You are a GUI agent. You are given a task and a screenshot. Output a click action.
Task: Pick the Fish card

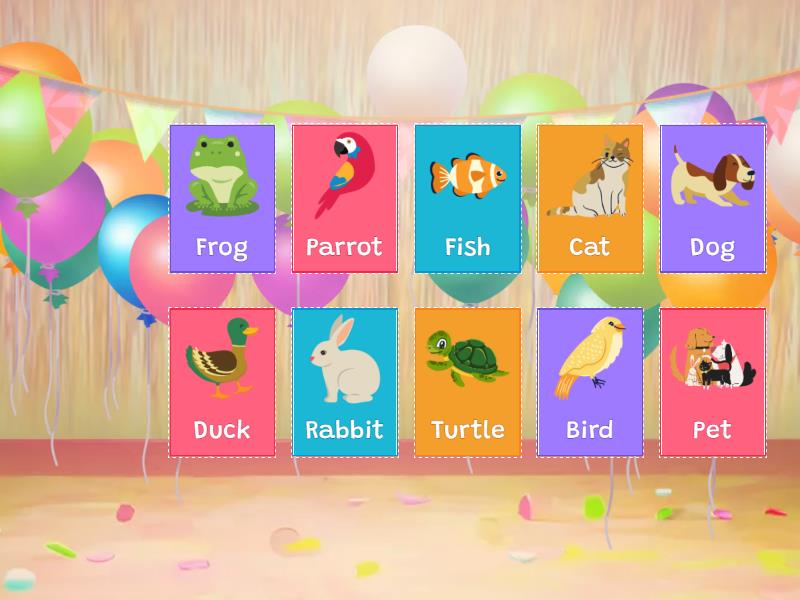pyautogui.click(x=467, y=198)
